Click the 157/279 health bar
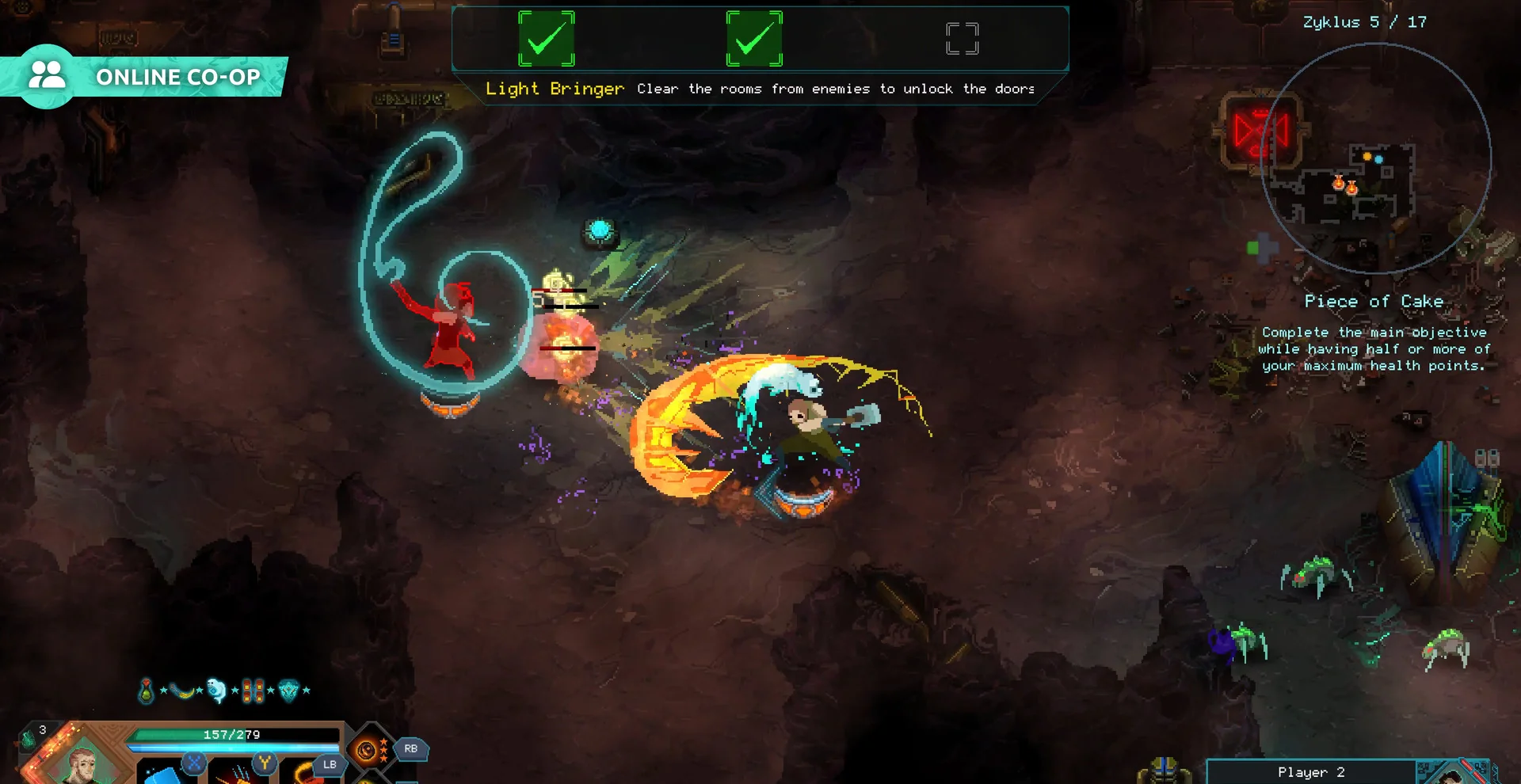The image size is (1521, 784). [232, 734]
